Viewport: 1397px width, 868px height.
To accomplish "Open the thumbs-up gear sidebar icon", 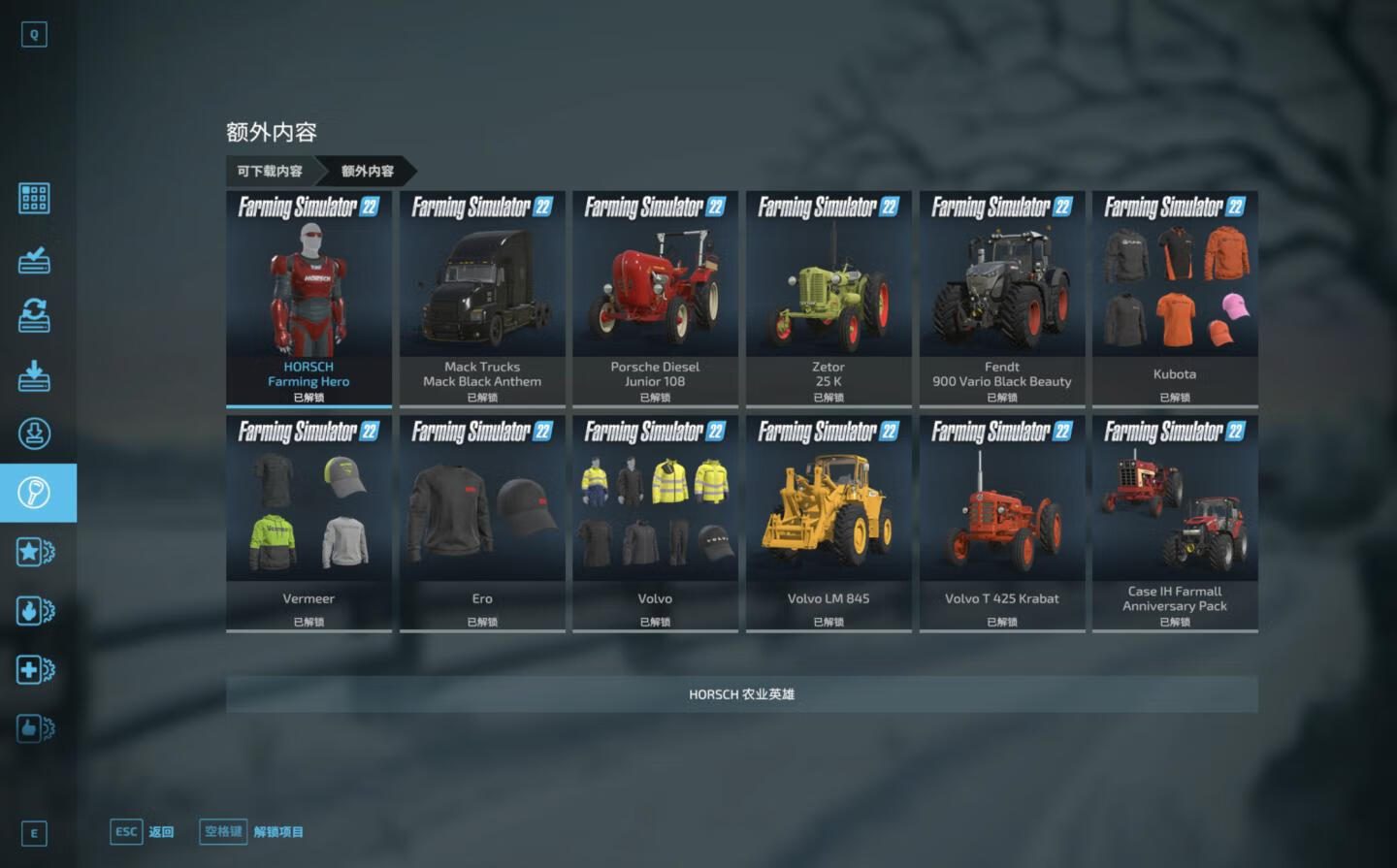I will pyautogui.click(x=35, y=728).
